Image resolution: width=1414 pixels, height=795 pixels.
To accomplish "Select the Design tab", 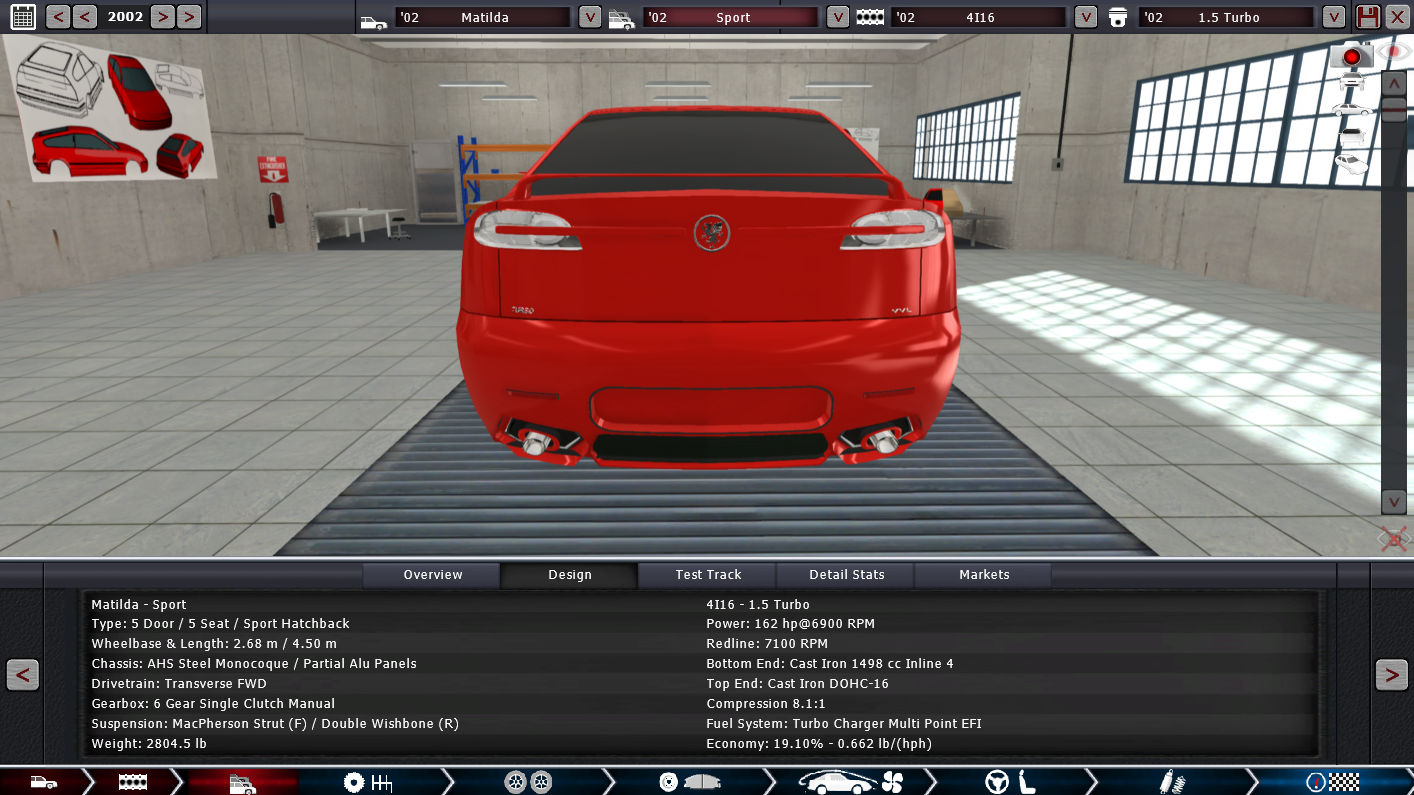I will [x=569, y=575].
